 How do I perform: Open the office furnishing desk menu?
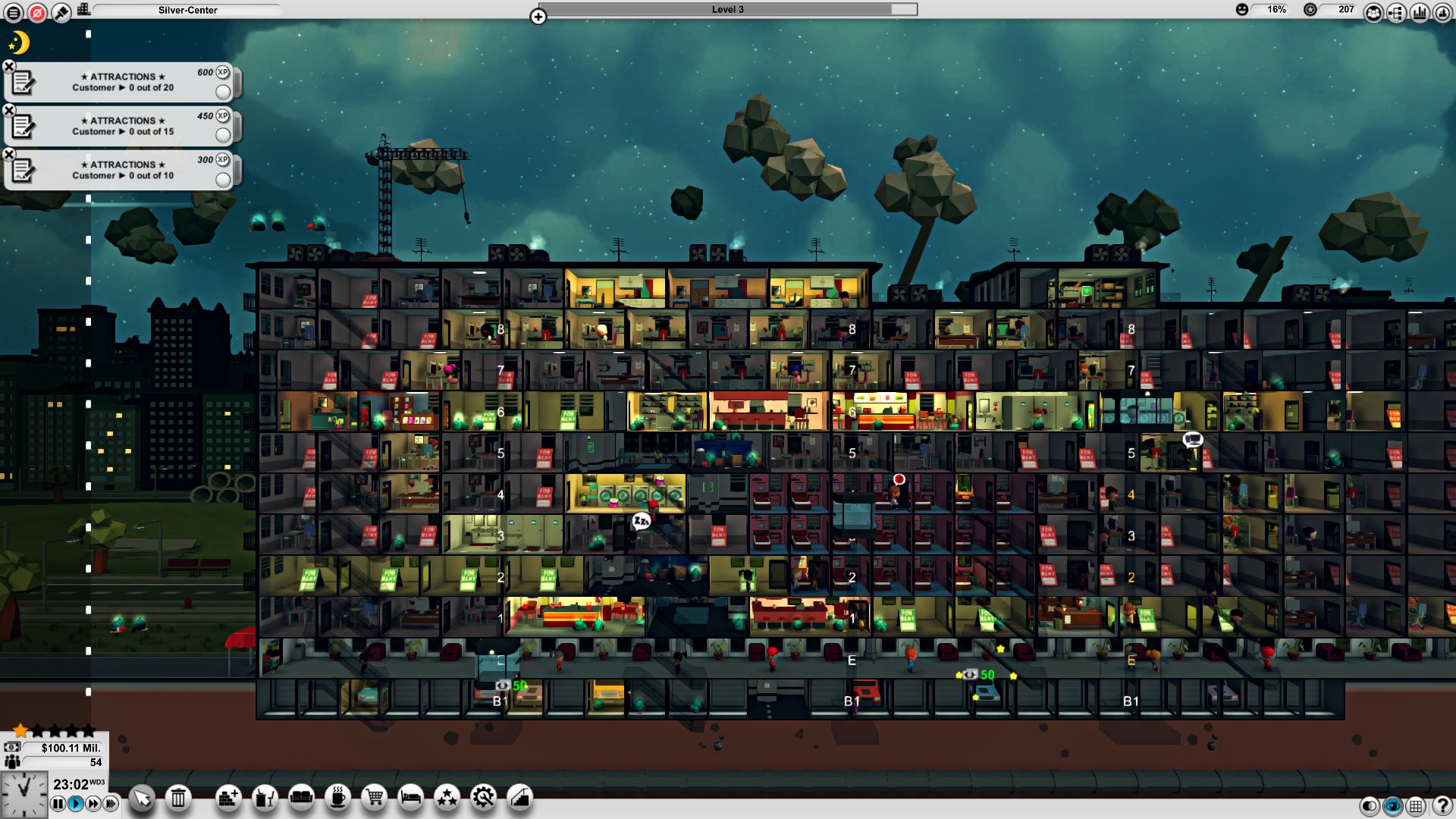264,798
